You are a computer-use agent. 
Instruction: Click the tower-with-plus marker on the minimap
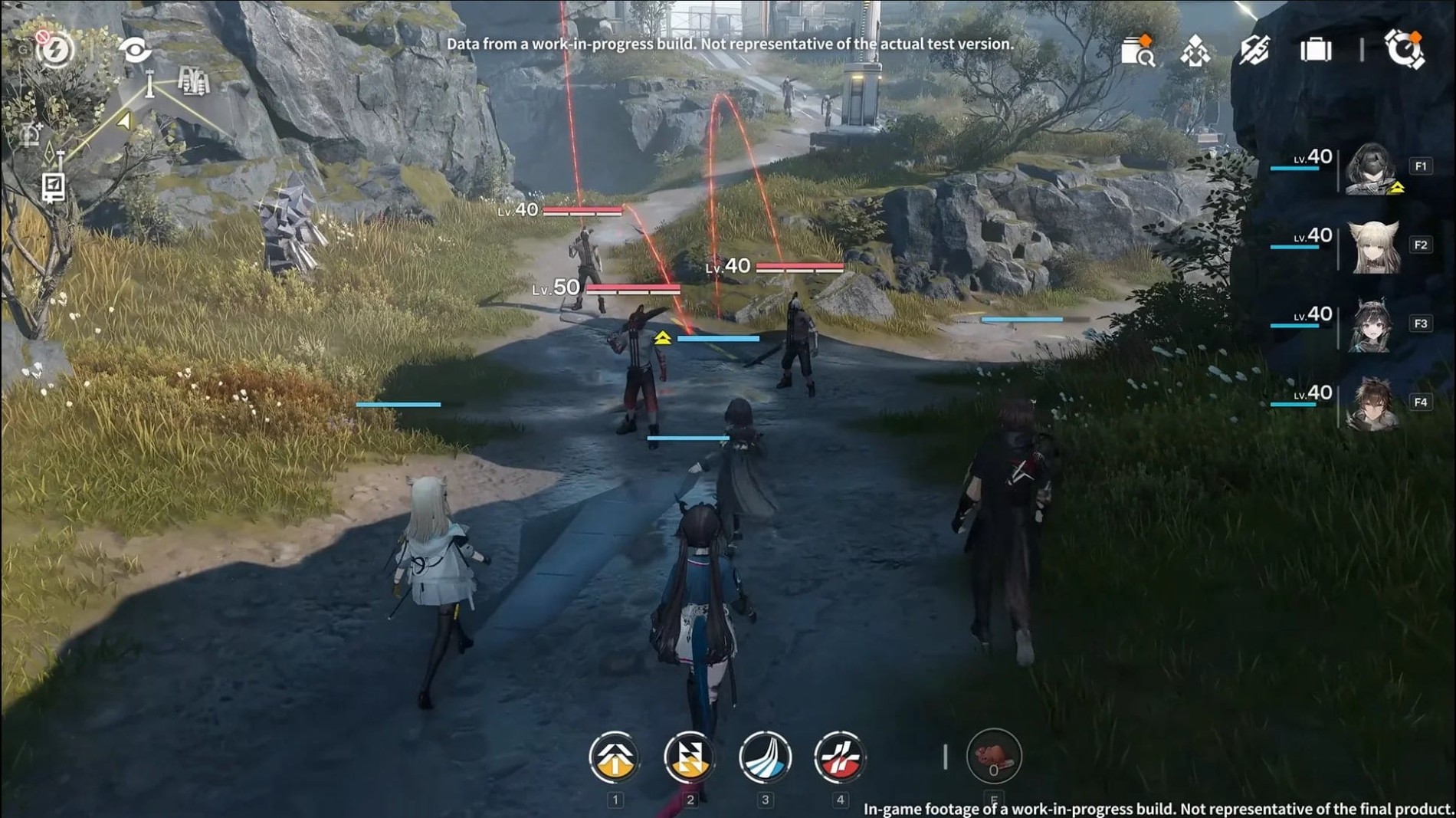(x=31, y=133)
